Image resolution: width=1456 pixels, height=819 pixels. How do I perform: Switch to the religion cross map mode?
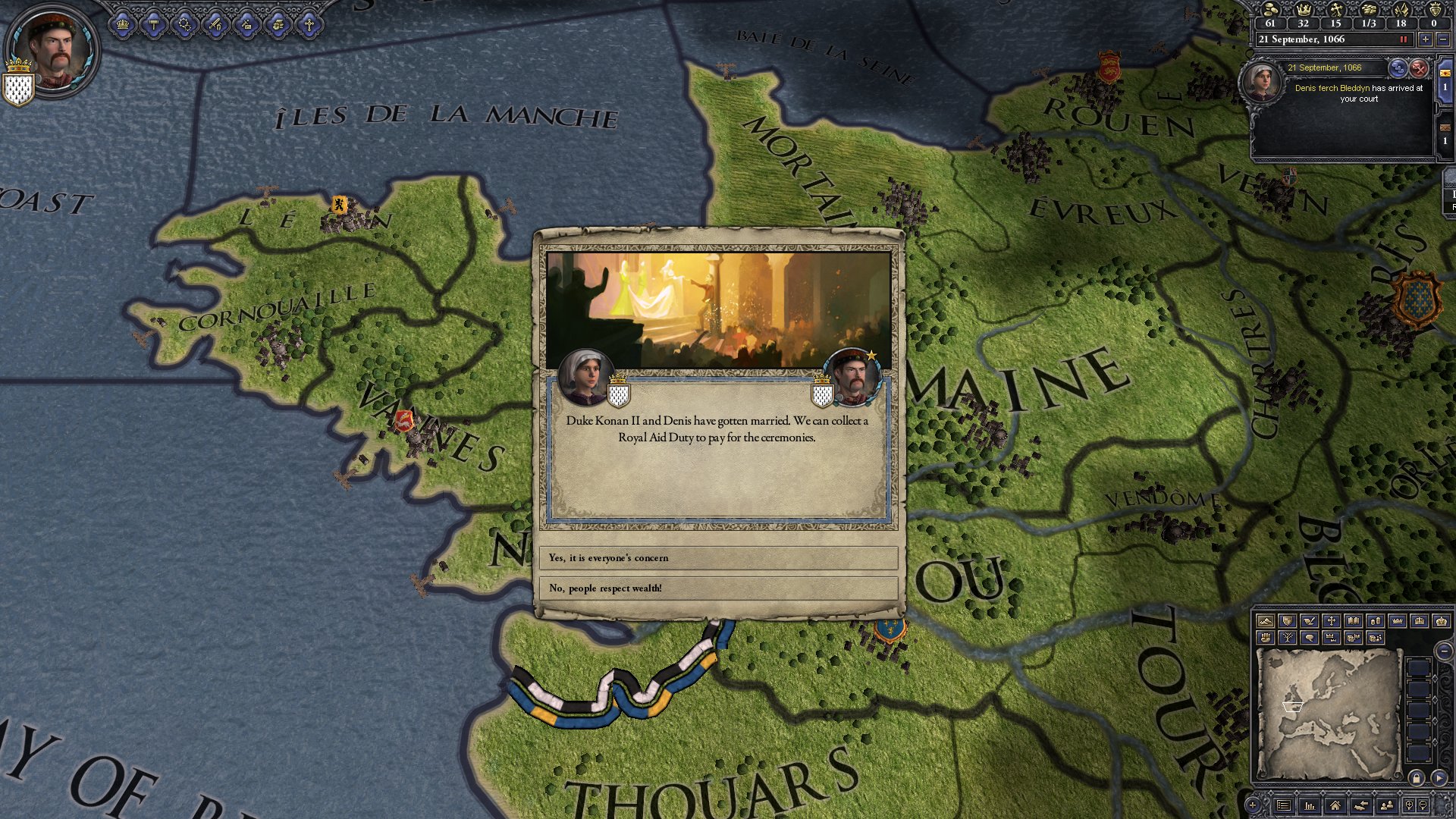(x=1331, y=621)
